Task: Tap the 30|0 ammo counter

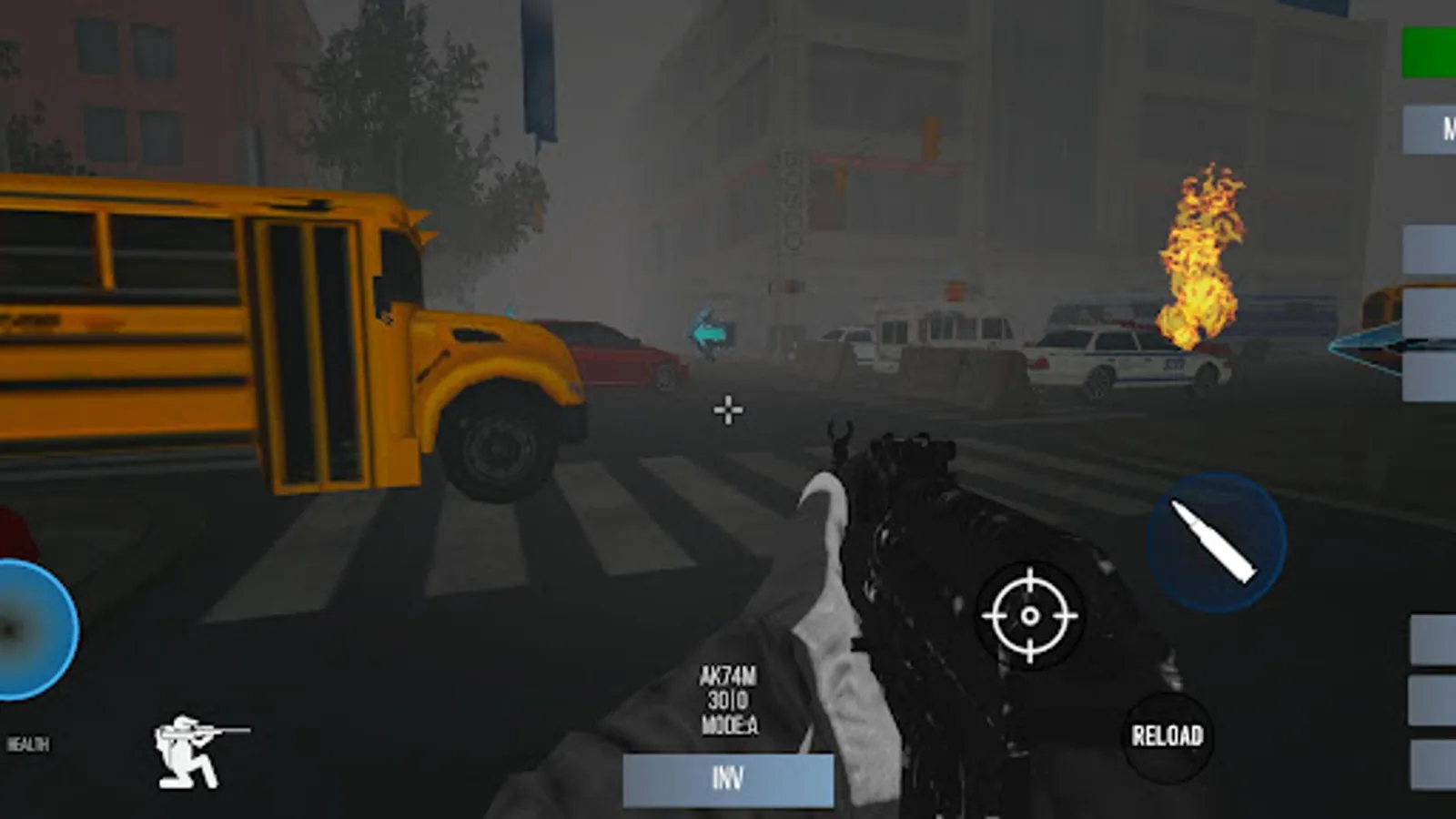Action: tap(729, 702)
